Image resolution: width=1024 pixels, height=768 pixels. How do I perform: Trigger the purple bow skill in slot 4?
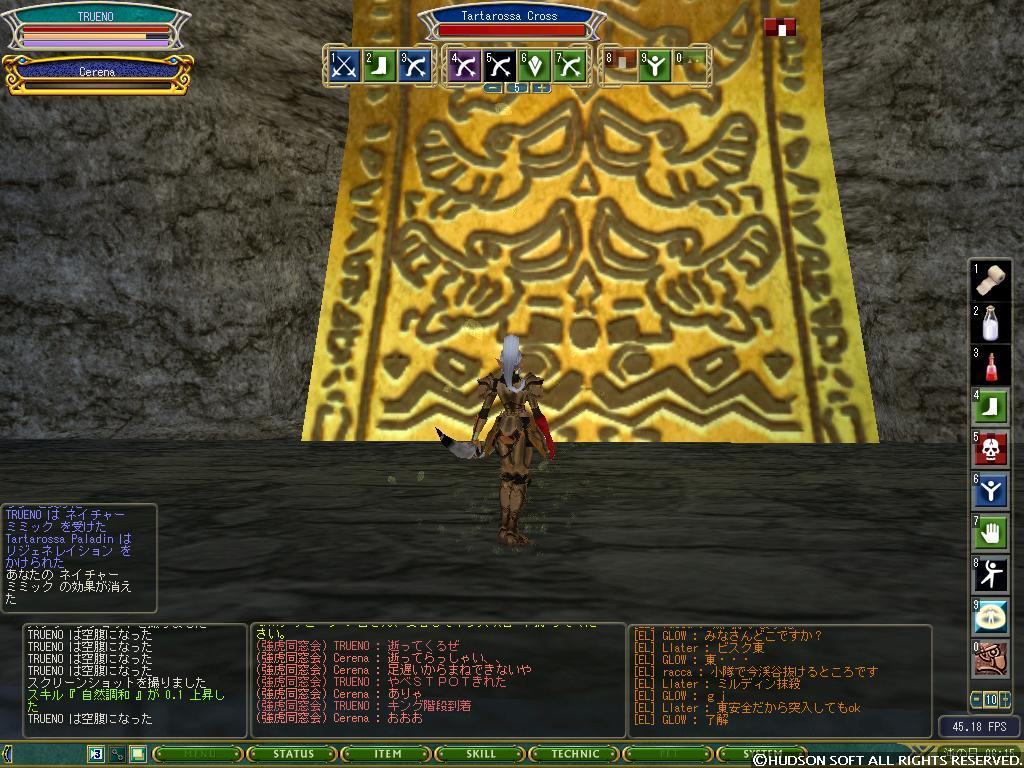click(x=465, y=66)
